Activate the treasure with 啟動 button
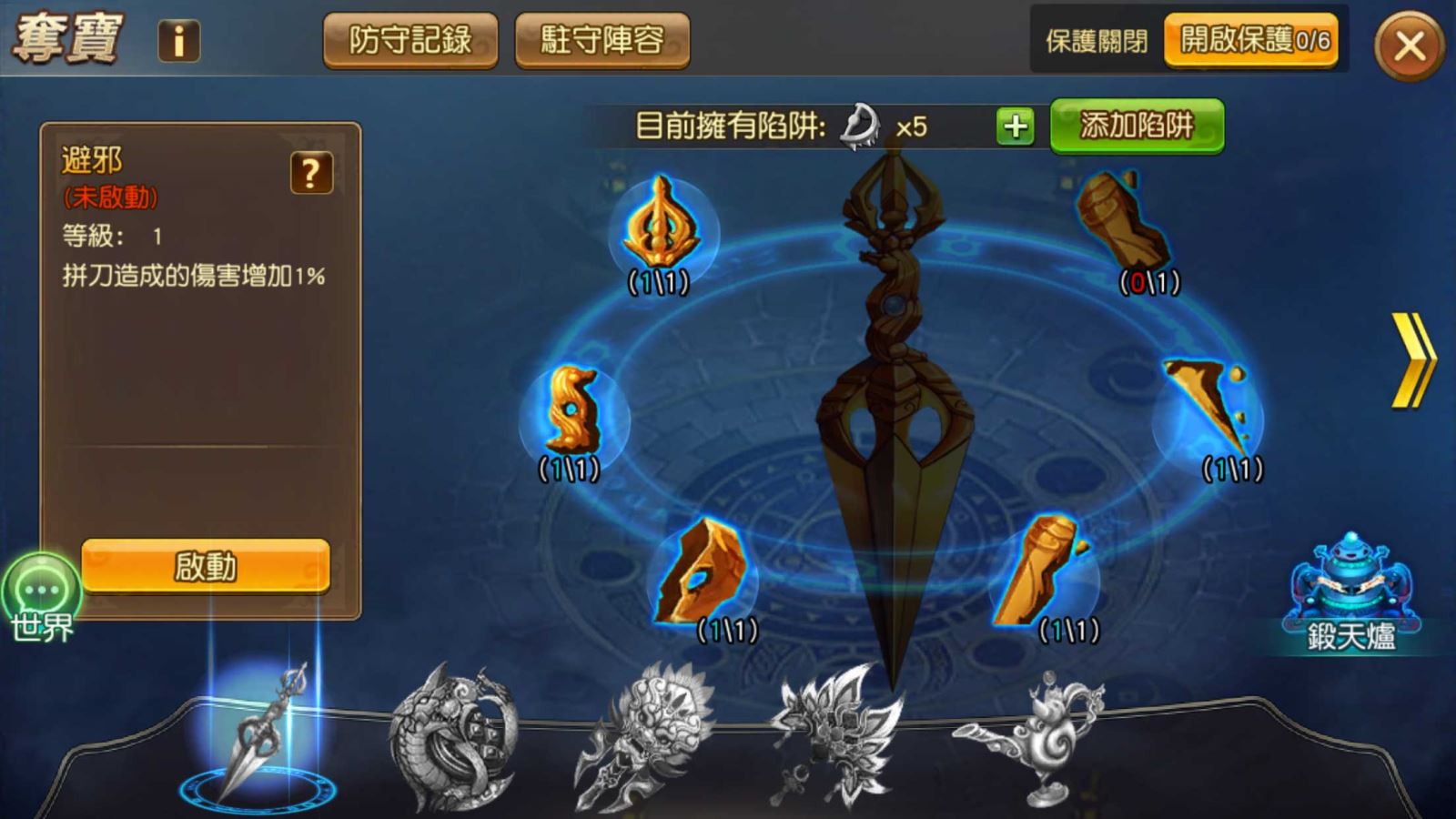1456x819 pixels. 206,566
